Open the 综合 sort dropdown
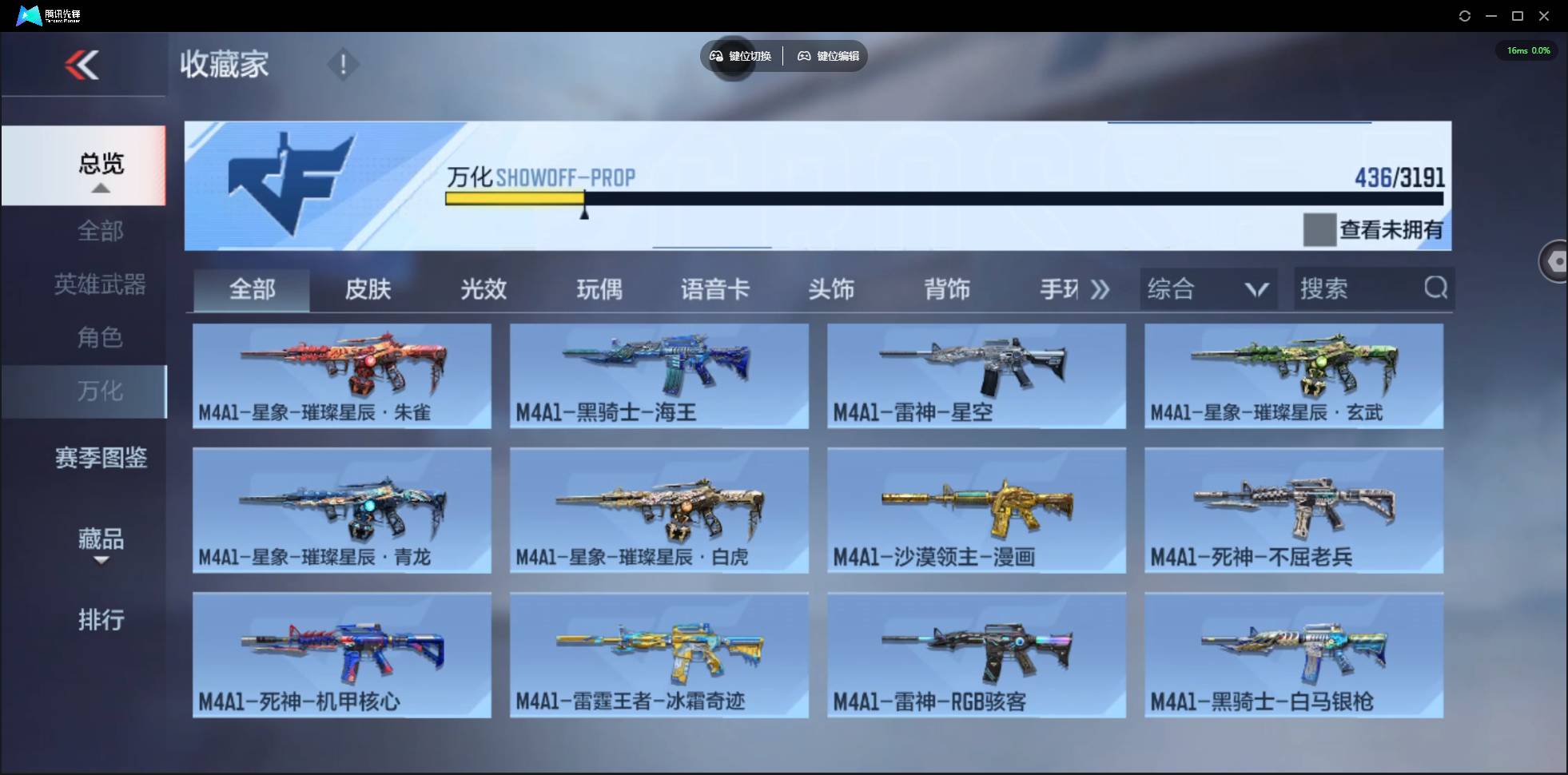1568x775 pixels. tap(1207, 289)
